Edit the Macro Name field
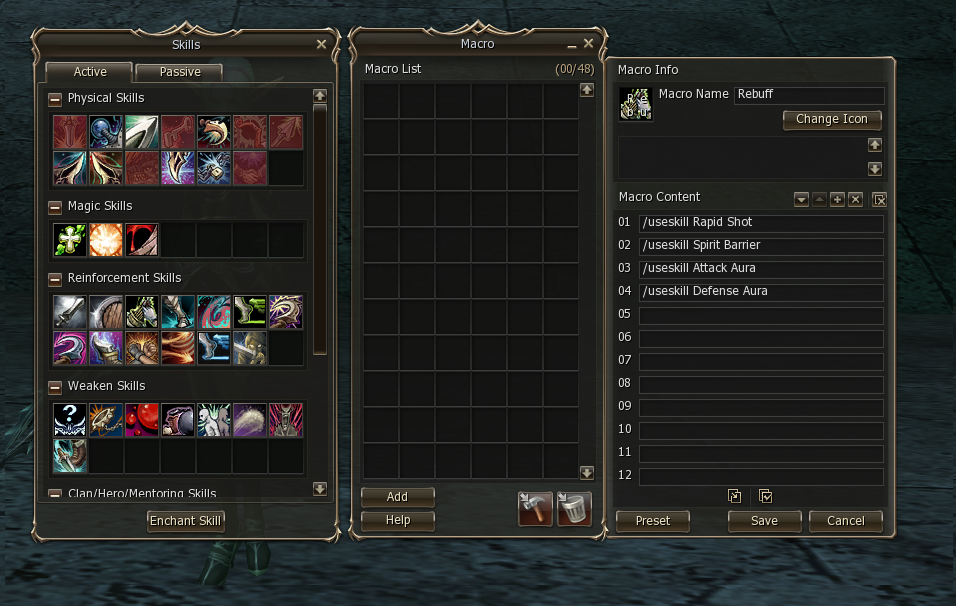 pyautogui.click(x=809, y=95)
